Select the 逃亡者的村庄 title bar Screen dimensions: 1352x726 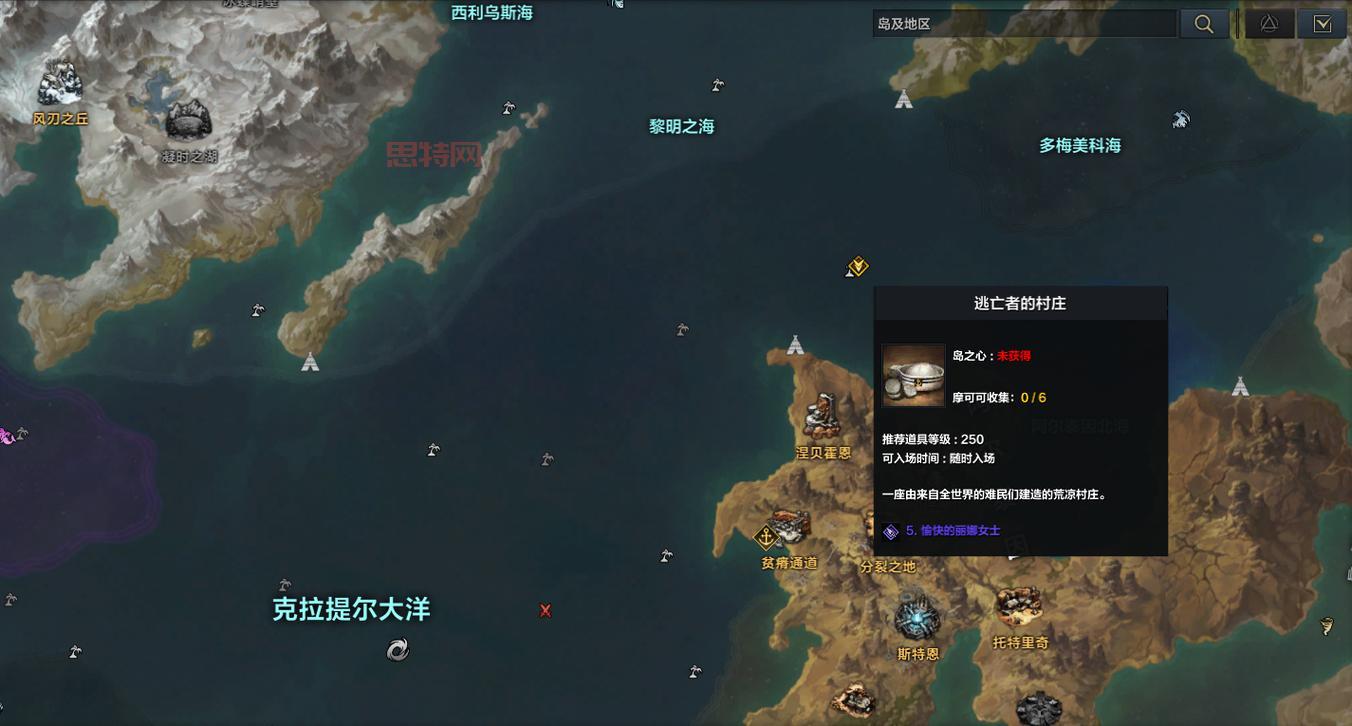coord(1020,303)
